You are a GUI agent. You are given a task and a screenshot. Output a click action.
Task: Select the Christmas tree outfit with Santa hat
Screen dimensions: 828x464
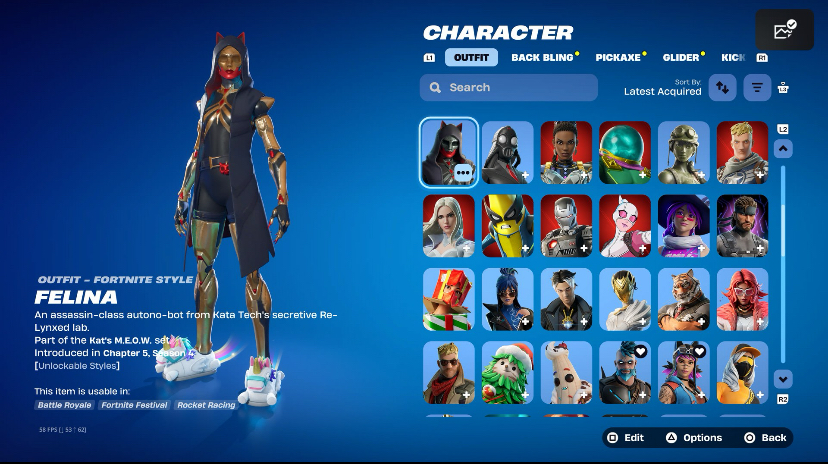coord(507,373)
